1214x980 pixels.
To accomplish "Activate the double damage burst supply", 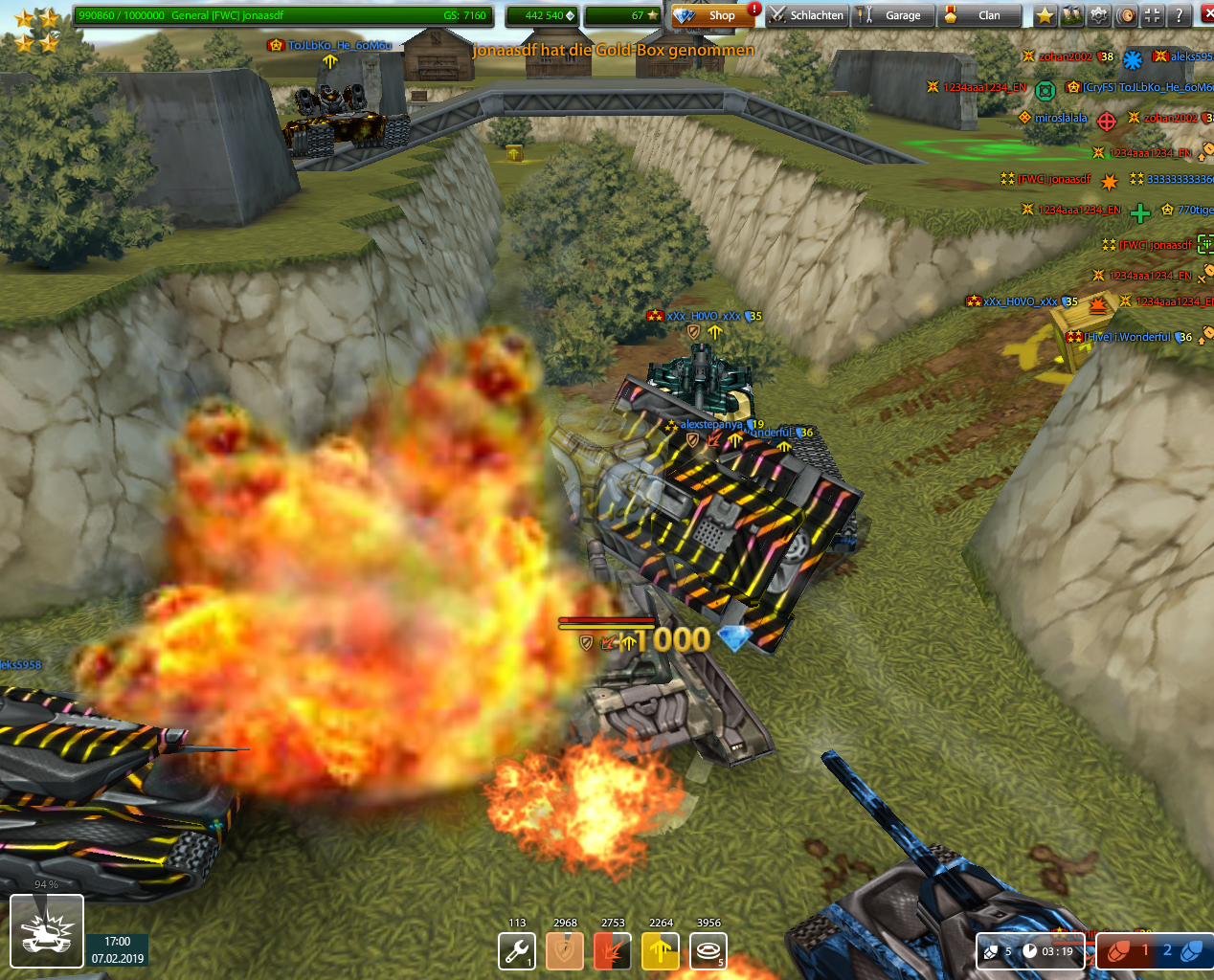I will click(613, 951).
